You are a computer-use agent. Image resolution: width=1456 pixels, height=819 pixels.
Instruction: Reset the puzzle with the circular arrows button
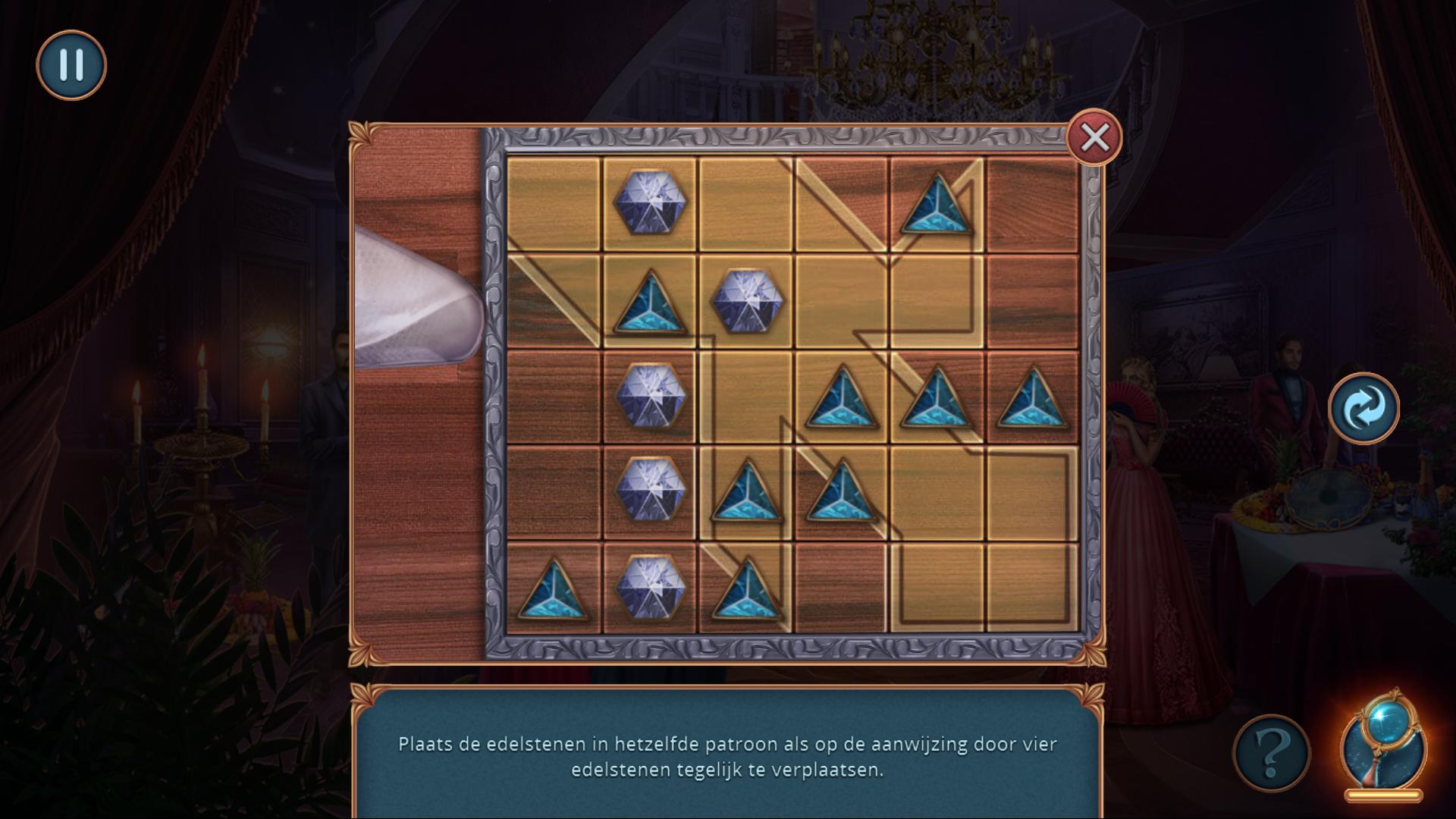1363,408
